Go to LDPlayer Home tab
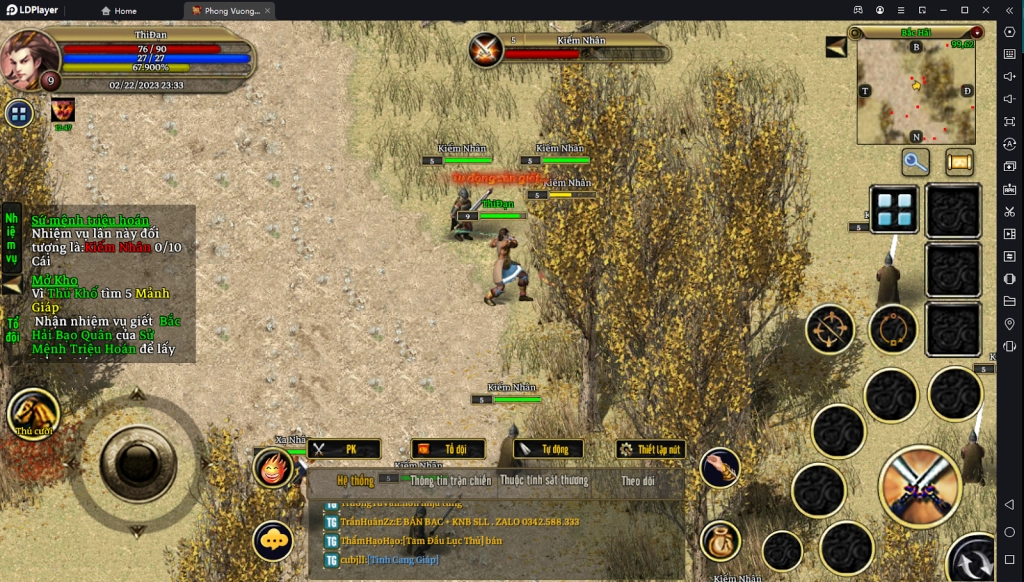The width and height of the screenshot is (1024, 582). pyautogui.click(x=119, y=11)
